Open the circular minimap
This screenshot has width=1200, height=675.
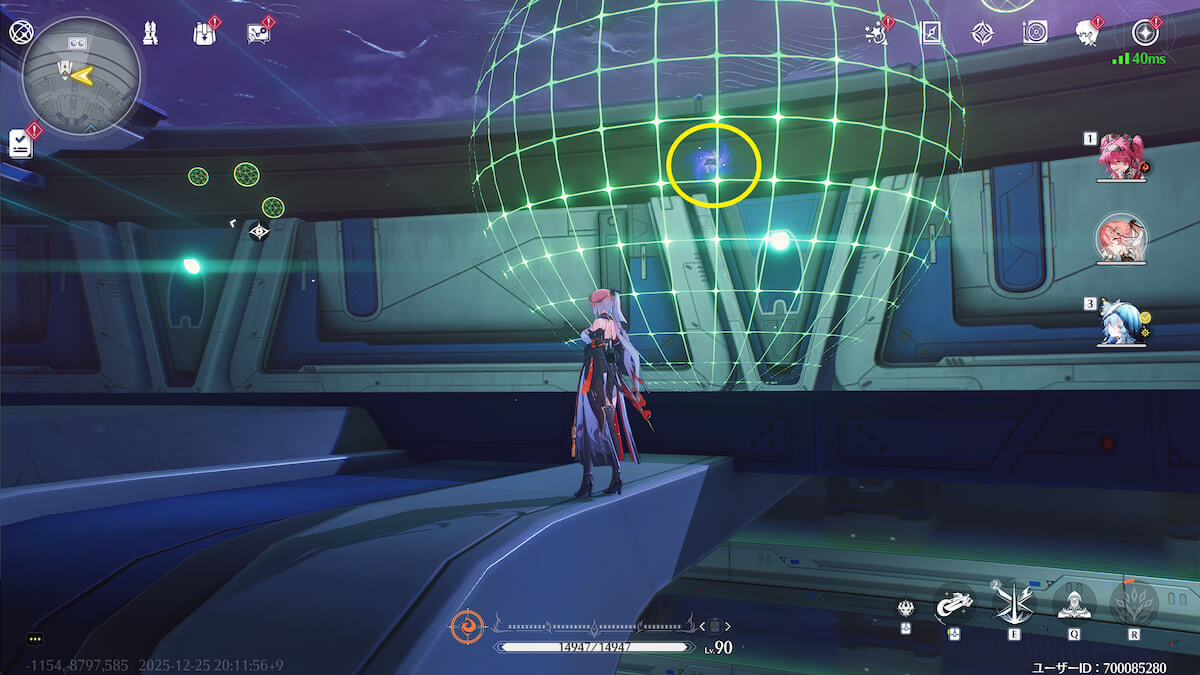point(81,75)
